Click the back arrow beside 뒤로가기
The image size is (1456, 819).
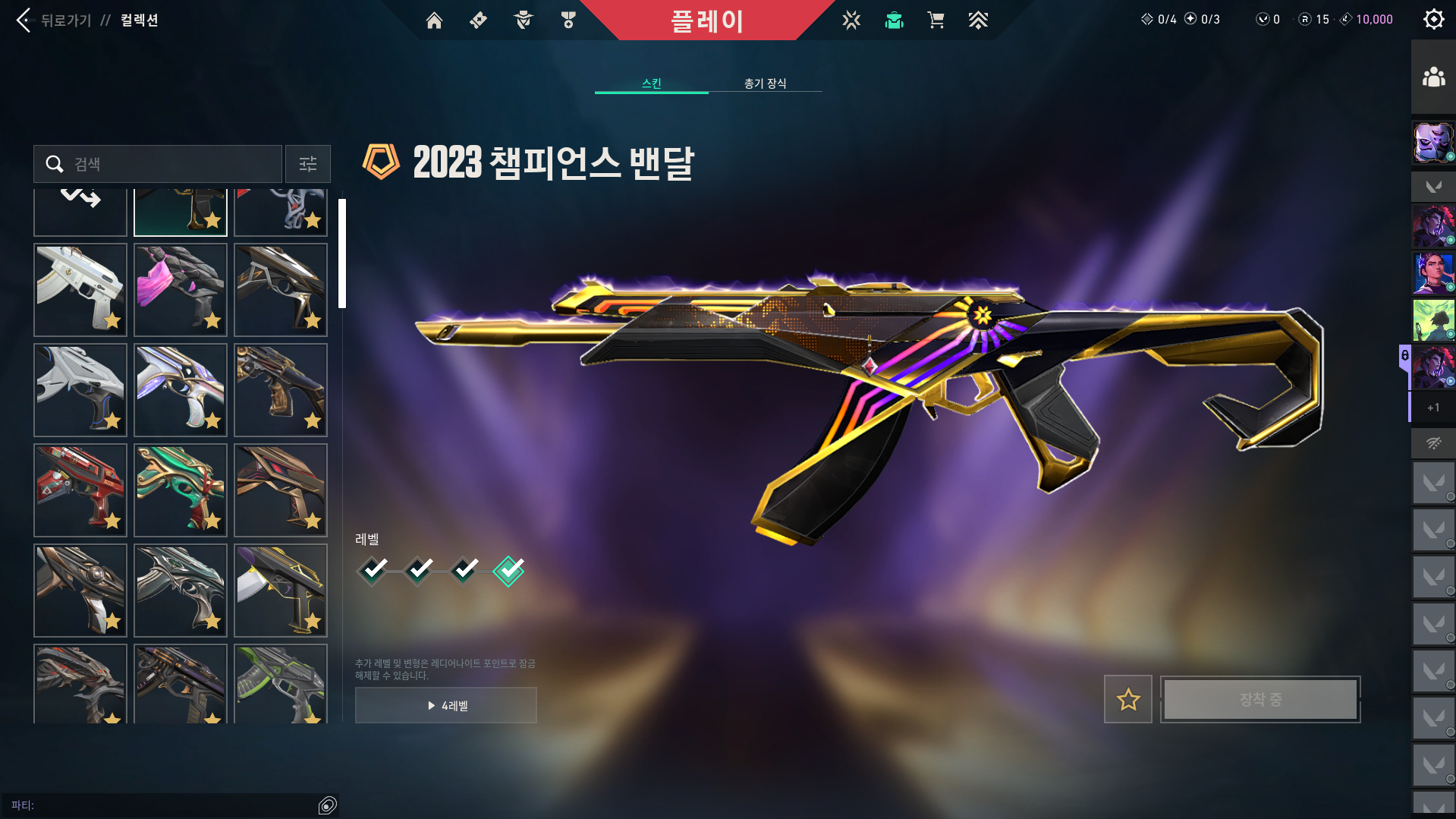[23, 20]
